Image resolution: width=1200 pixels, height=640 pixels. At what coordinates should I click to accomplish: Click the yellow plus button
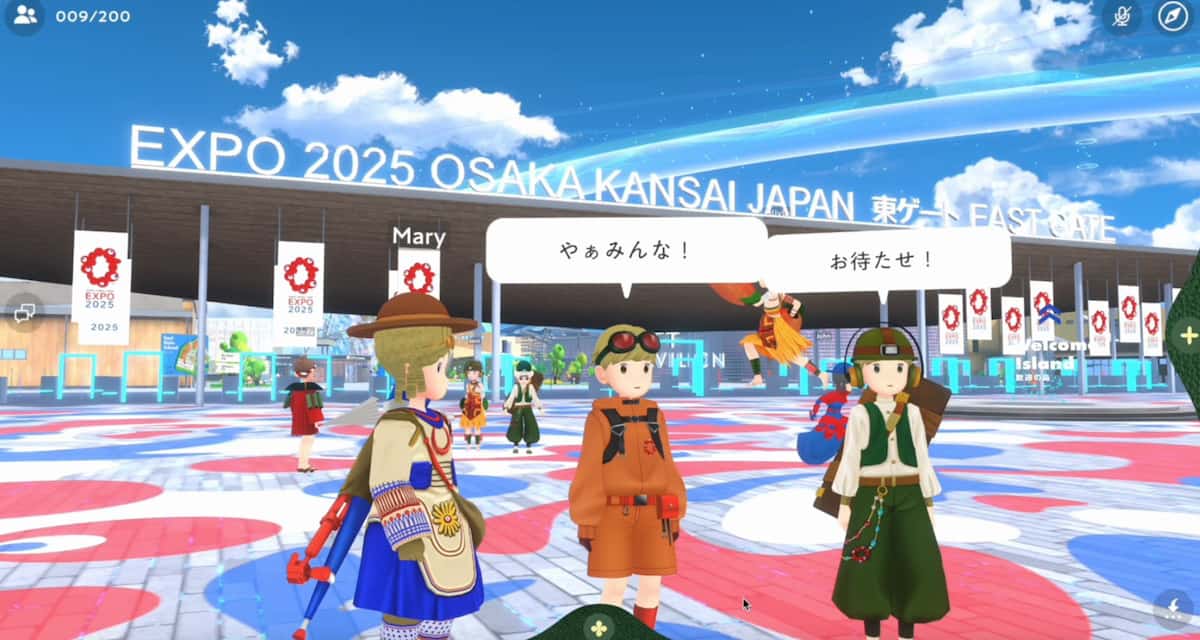pos(1188,335)
